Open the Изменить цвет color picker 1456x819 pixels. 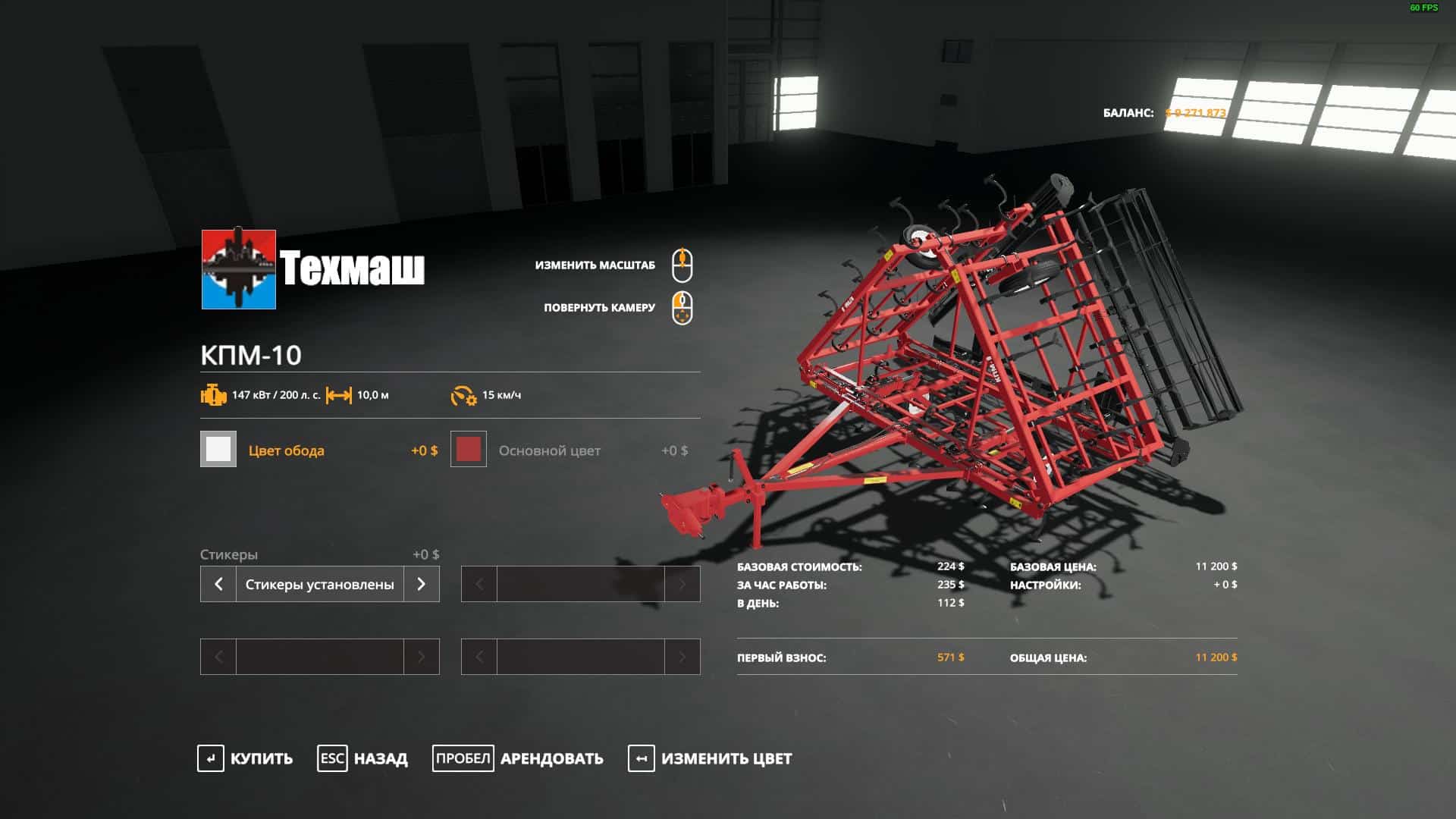710,758
